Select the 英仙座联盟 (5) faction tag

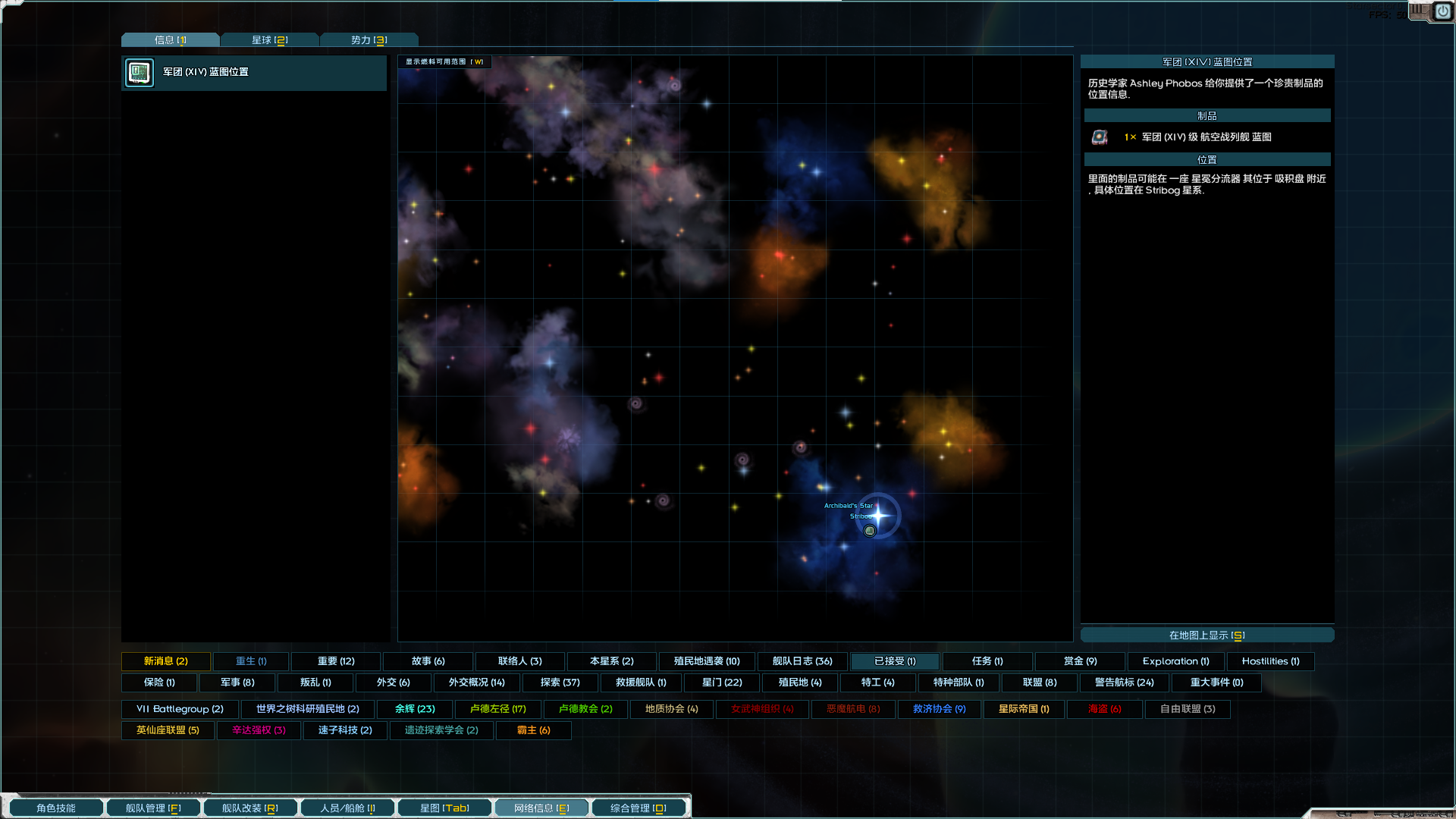click(x=168, y=730)
